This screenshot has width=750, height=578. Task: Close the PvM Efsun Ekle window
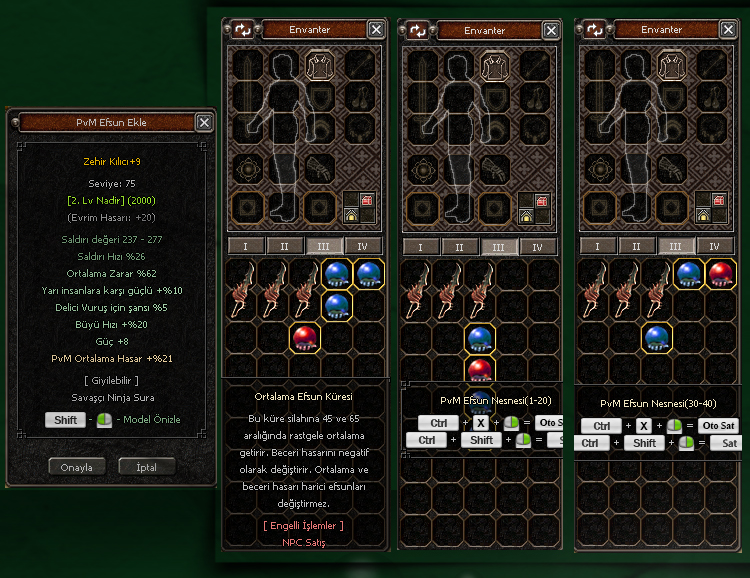[204, 122]
